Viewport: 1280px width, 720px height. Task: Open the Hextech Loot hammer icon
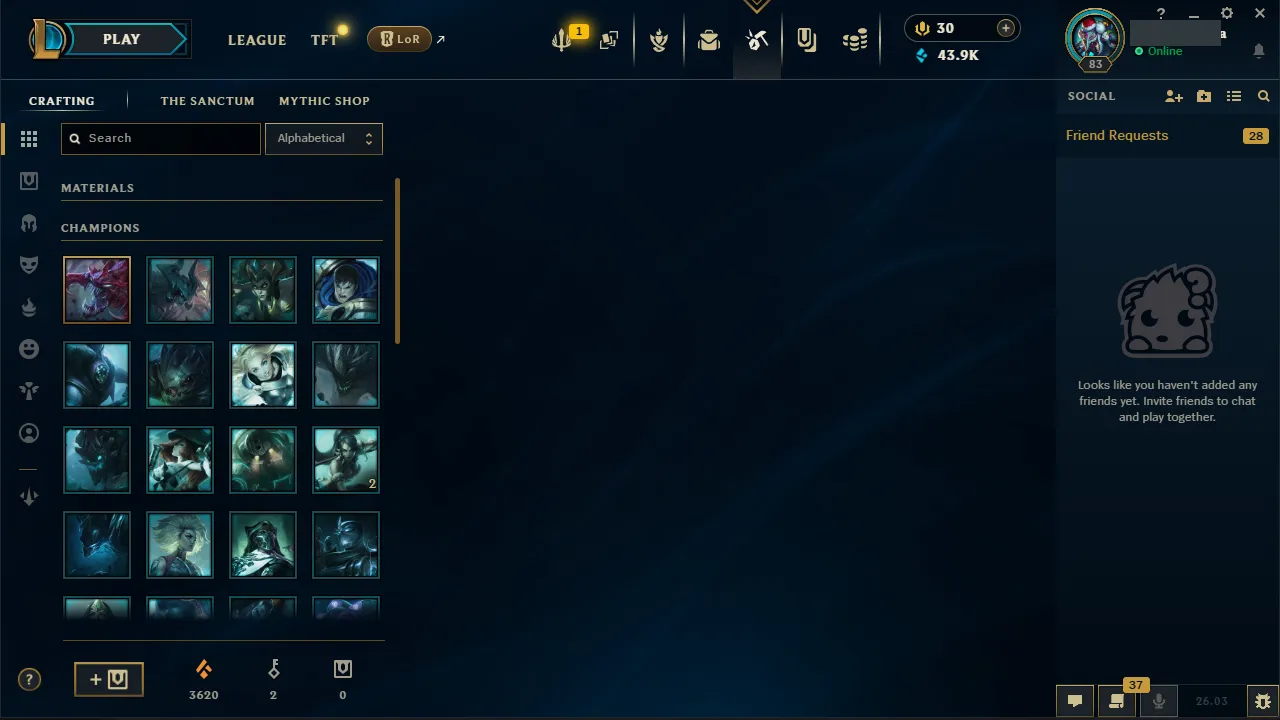click(757, 40)
